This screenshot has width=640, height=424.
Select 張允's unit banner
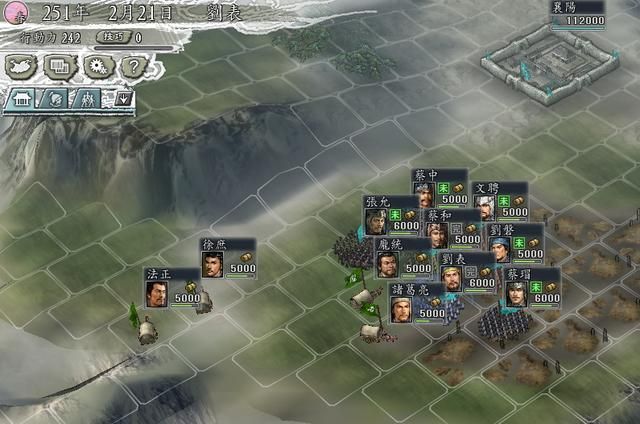pos(391,214)
